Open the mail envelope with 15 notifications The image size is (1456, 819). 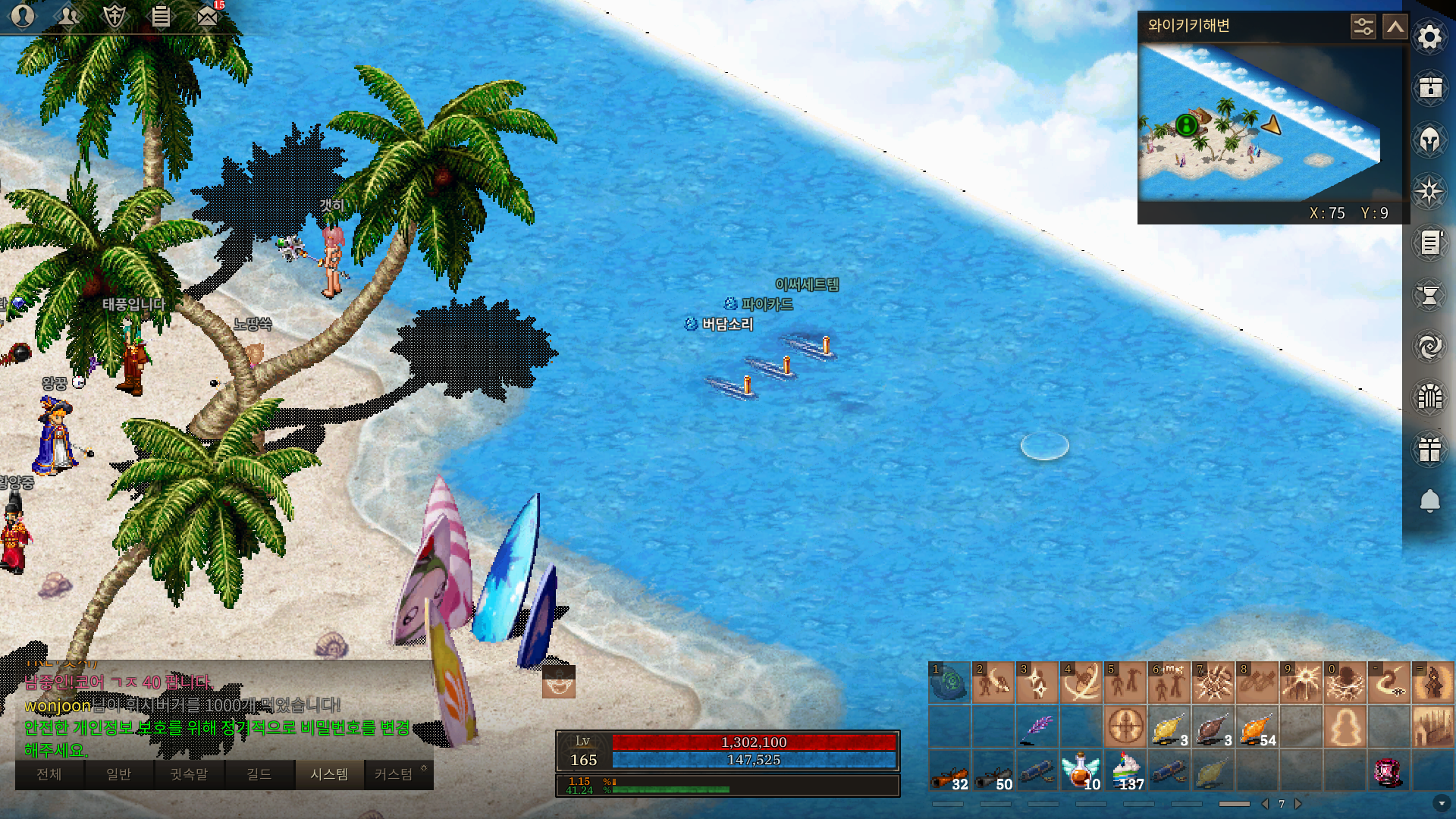207,16
